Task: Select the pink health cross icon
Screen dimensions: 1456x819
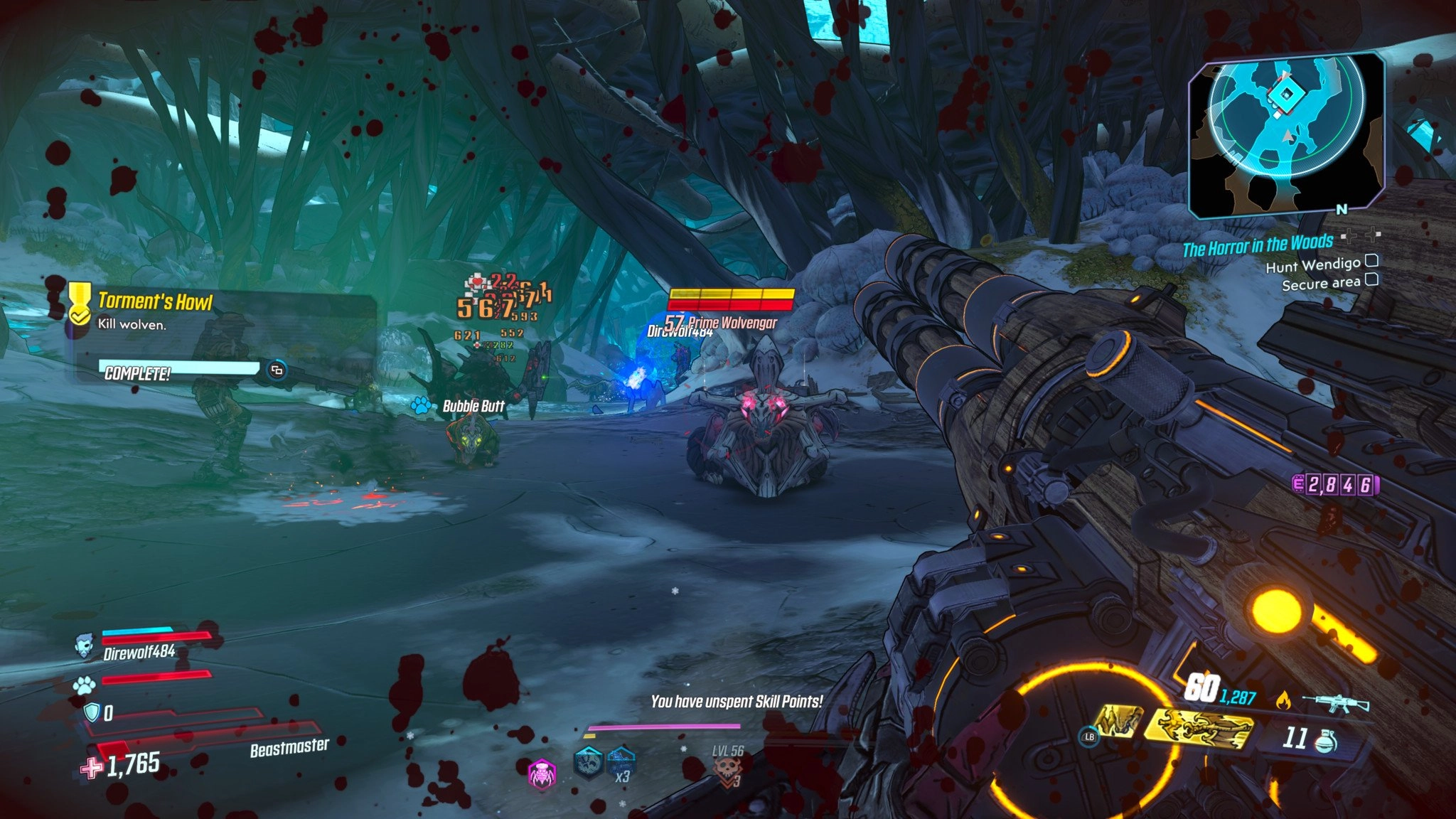Action: coord(91,768)
